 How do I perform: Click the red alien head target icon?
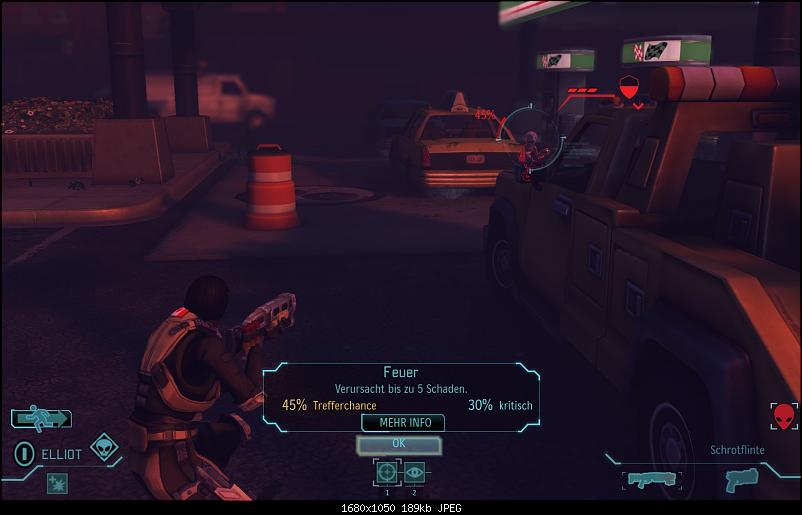pos(784,414)
